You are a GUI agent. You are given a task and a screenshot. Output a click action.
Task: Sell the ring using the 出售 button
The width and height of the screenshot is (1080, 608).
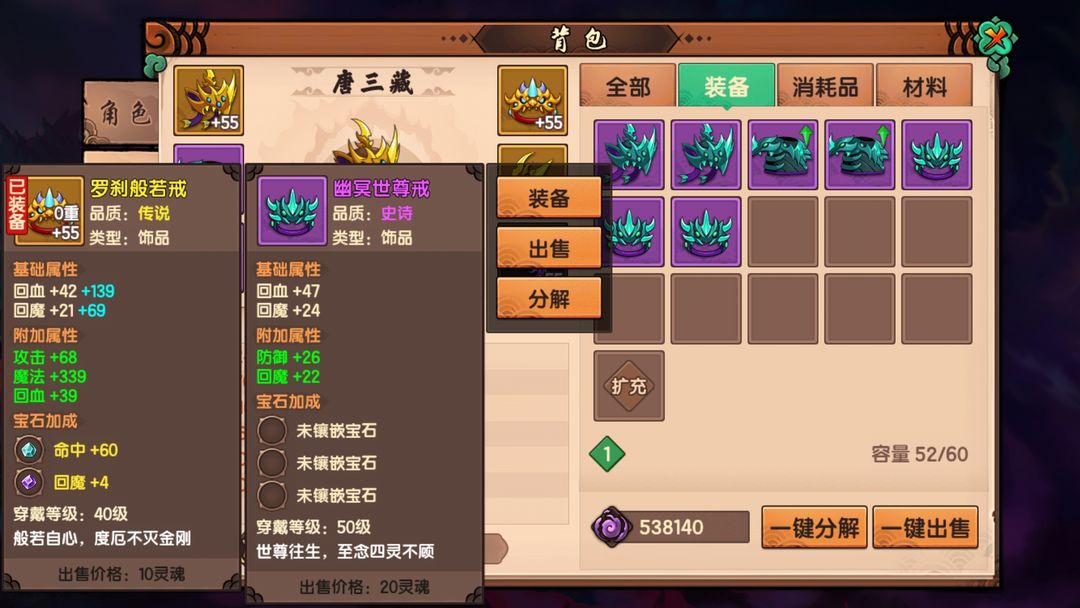(549, 248)
